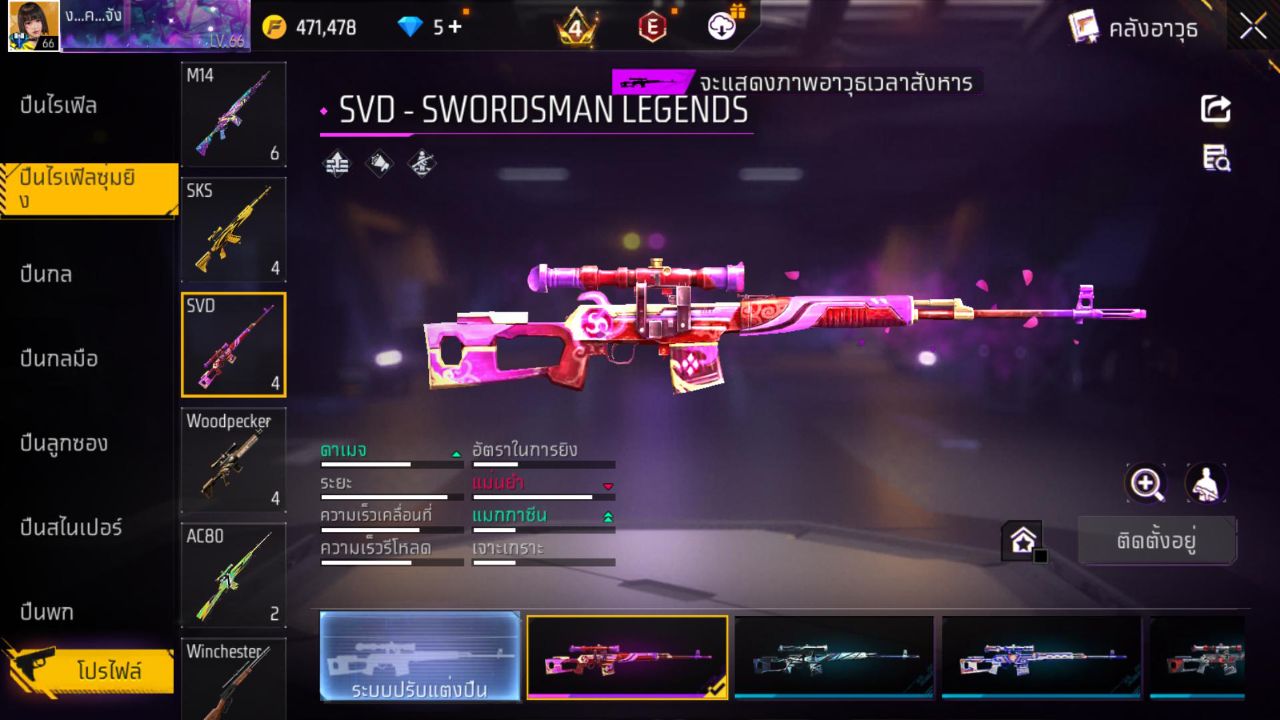This screenshot has height=720, width=1280.
Task: Click the megaphone skin effect icon
Action: coord(380,163)
